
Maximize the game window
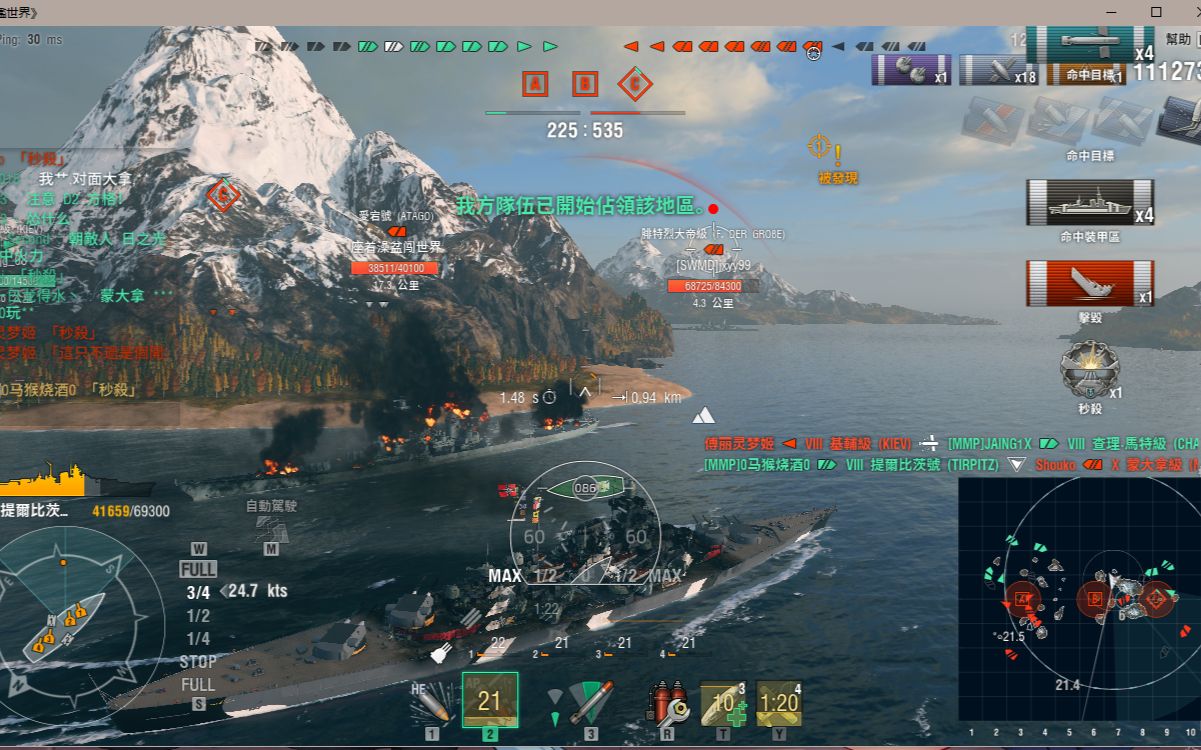pos(1156,12)
